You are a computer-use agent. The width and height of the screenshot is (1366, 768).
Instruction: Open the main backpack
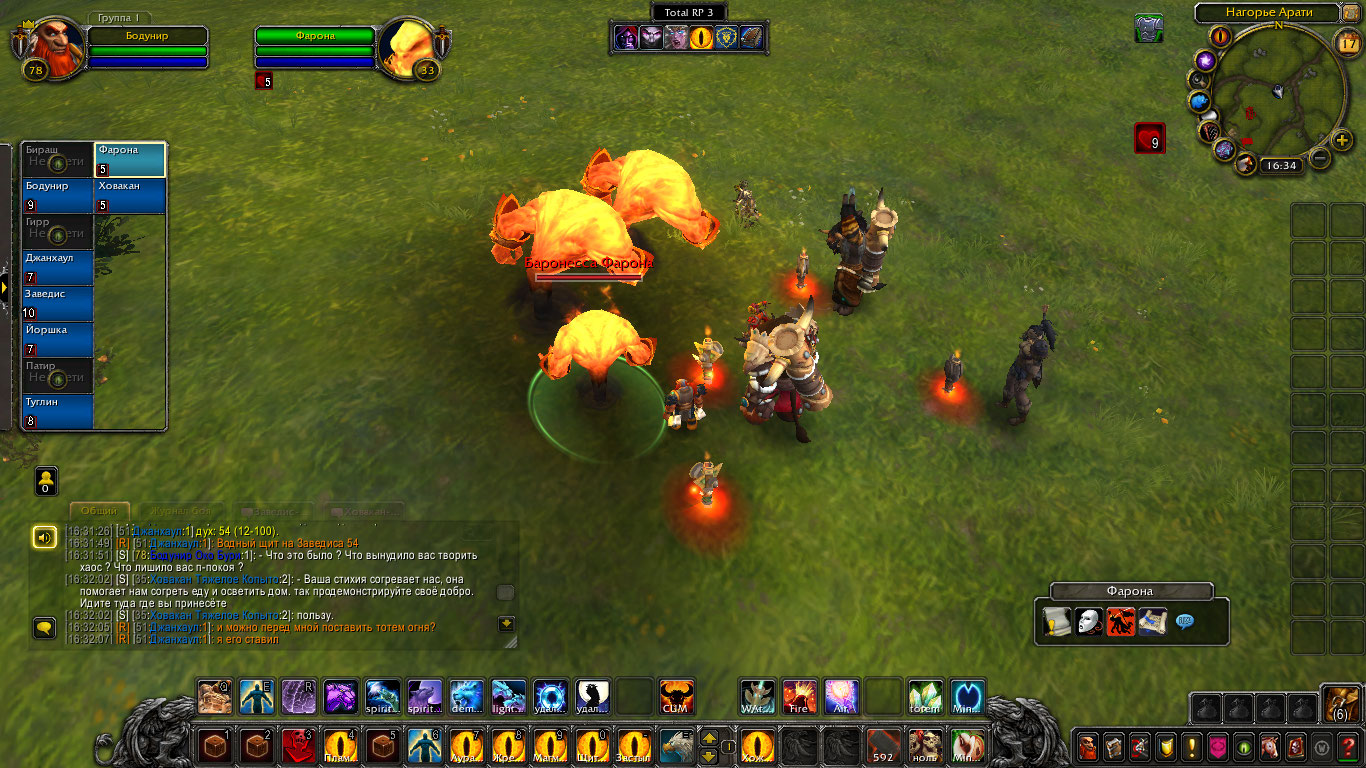(1339, 705)
